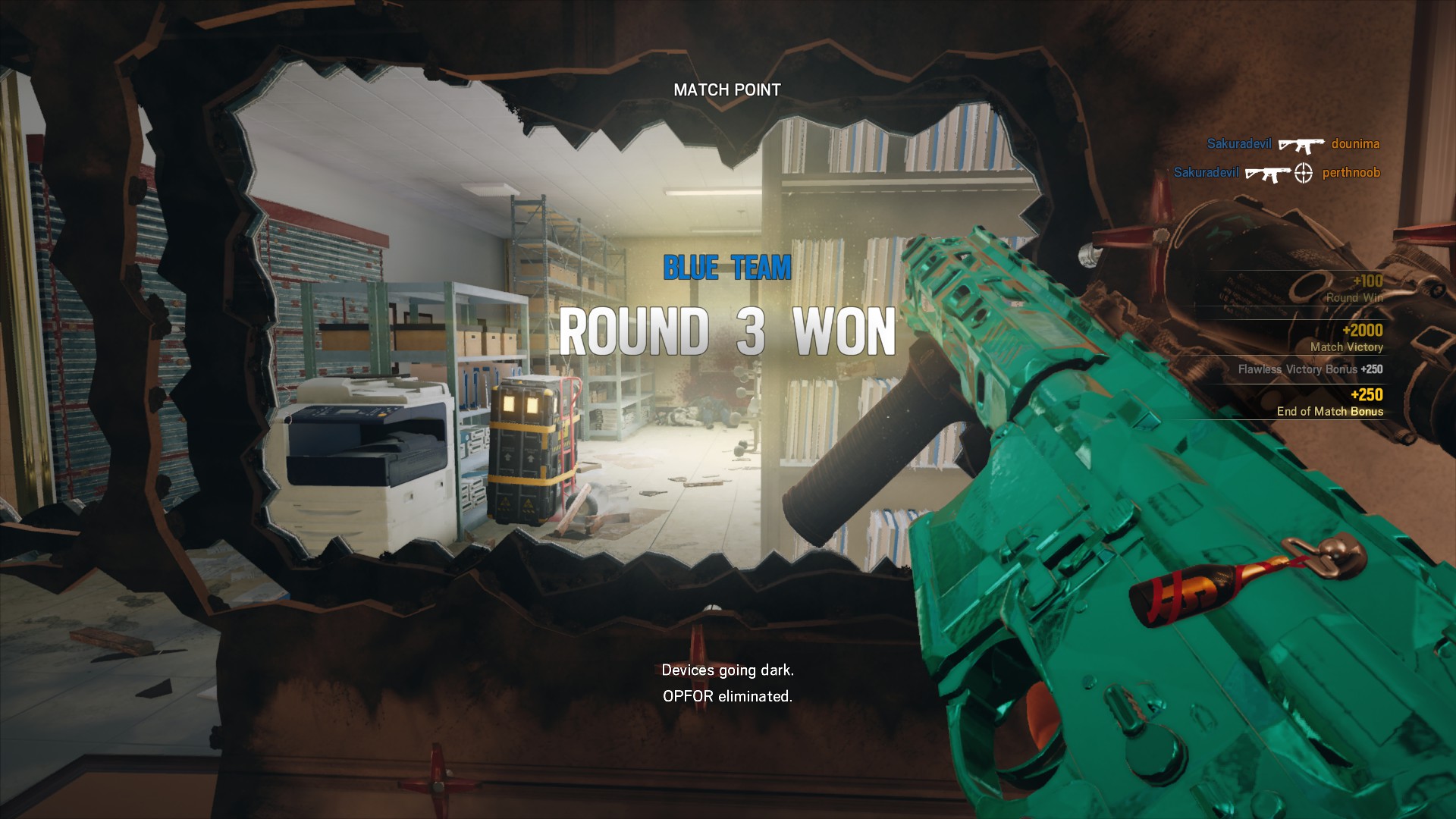Select the BLUE TEAM label
This screenshot has width=1456, height=819.
[x=727, y=267]
